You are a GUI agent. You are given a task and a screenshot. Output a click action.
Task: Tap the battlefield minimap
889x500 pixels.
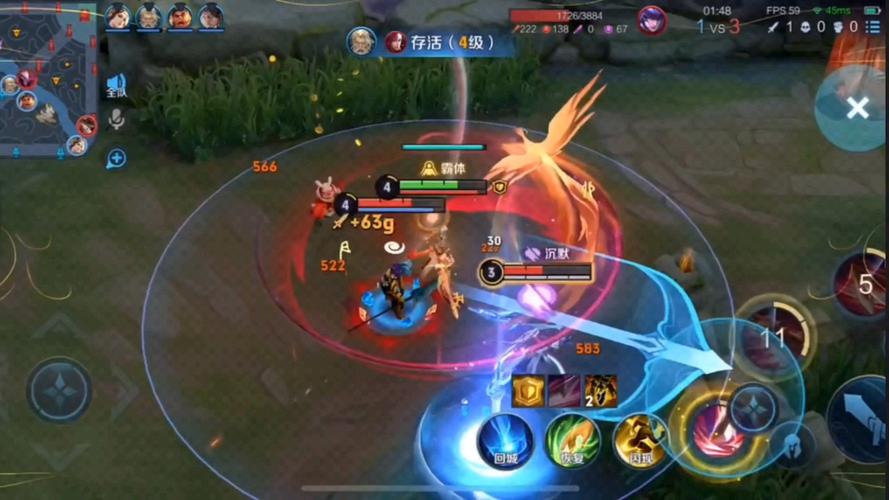coord(48,80)
